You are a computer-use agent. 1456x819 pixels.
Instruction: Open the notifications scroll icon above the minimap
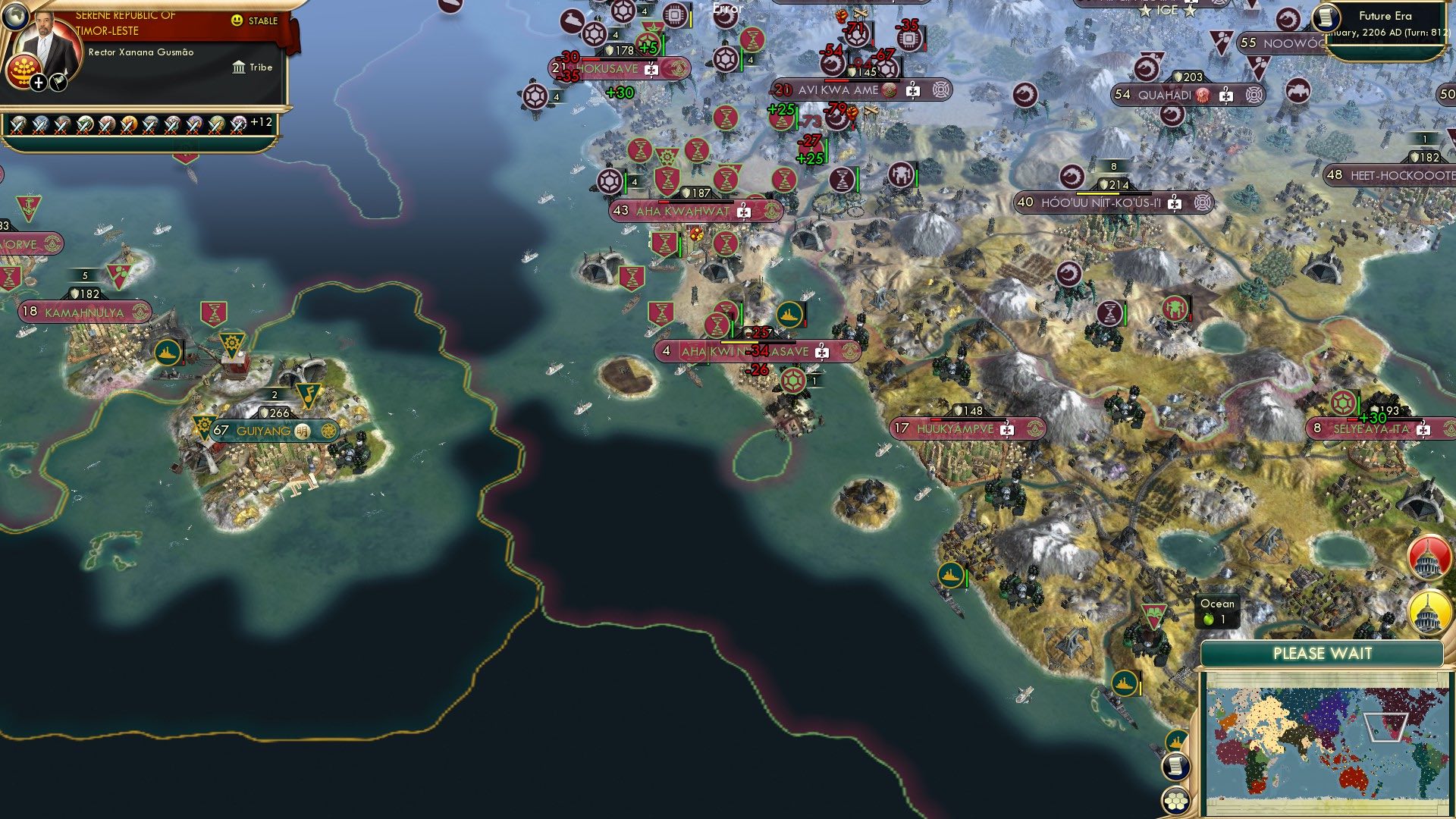pos(1176,768)
